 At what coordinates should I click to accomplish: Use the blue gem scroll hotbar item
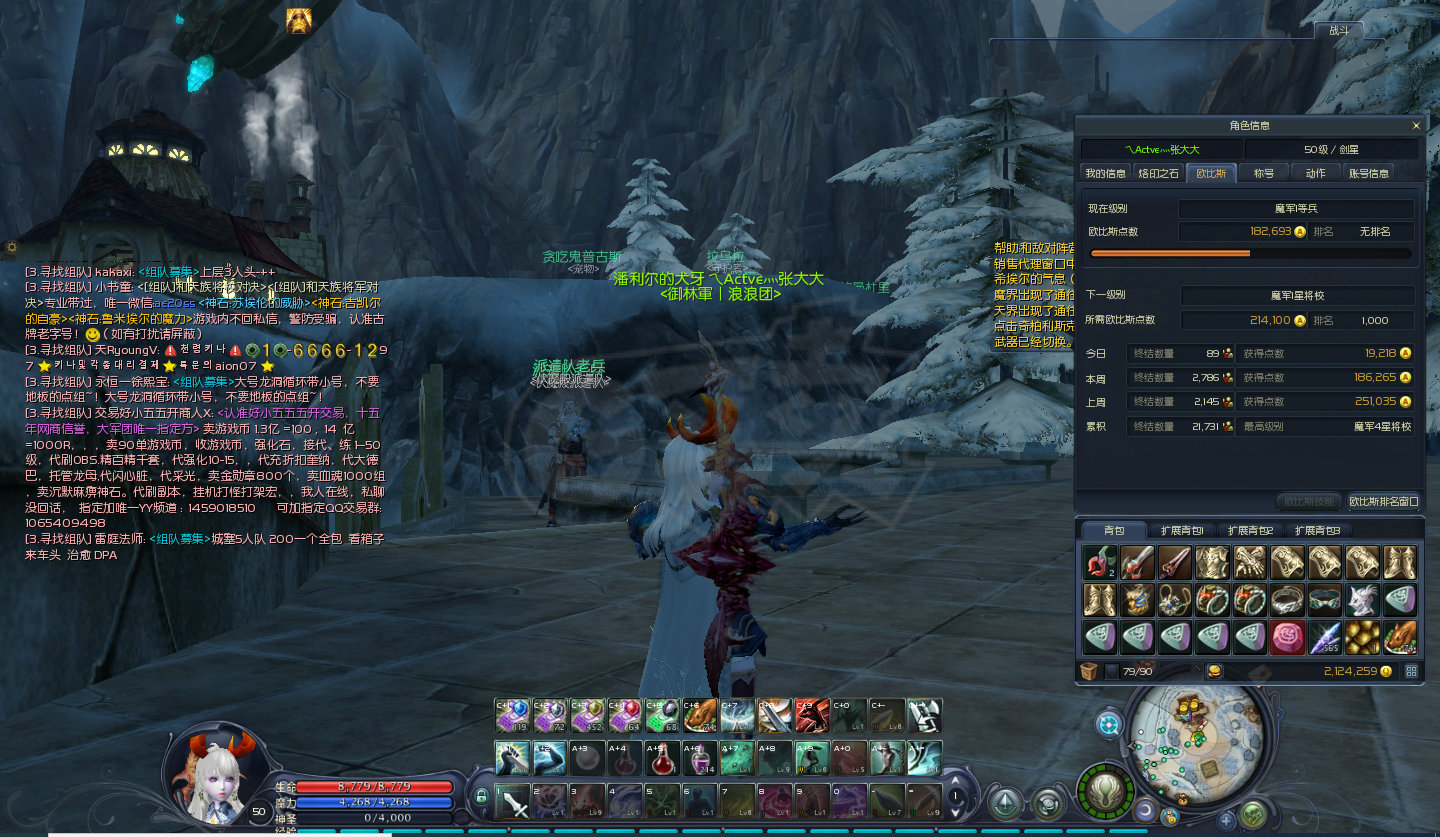point(514,715)
